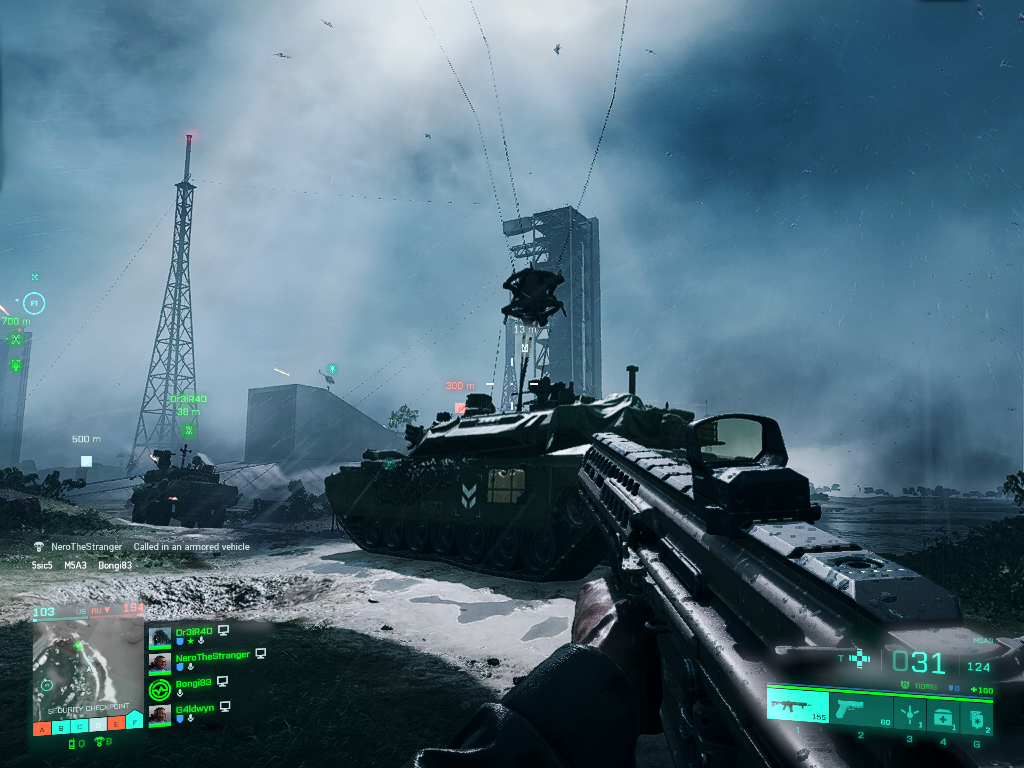Switch to the pistol sidearm slot

coord(859,710)
